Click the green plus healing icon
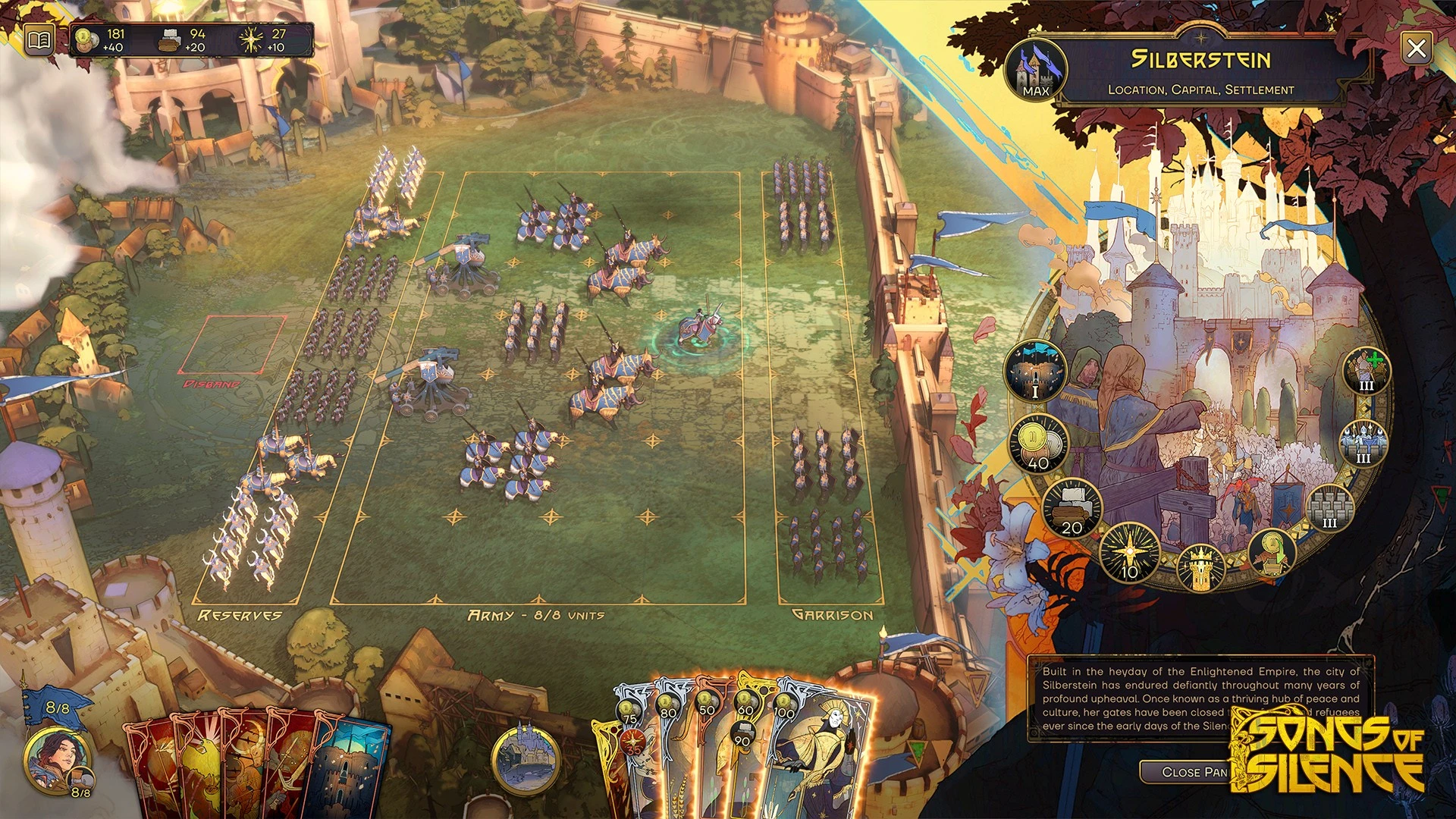1456x819 pixels. point(1367,372)
